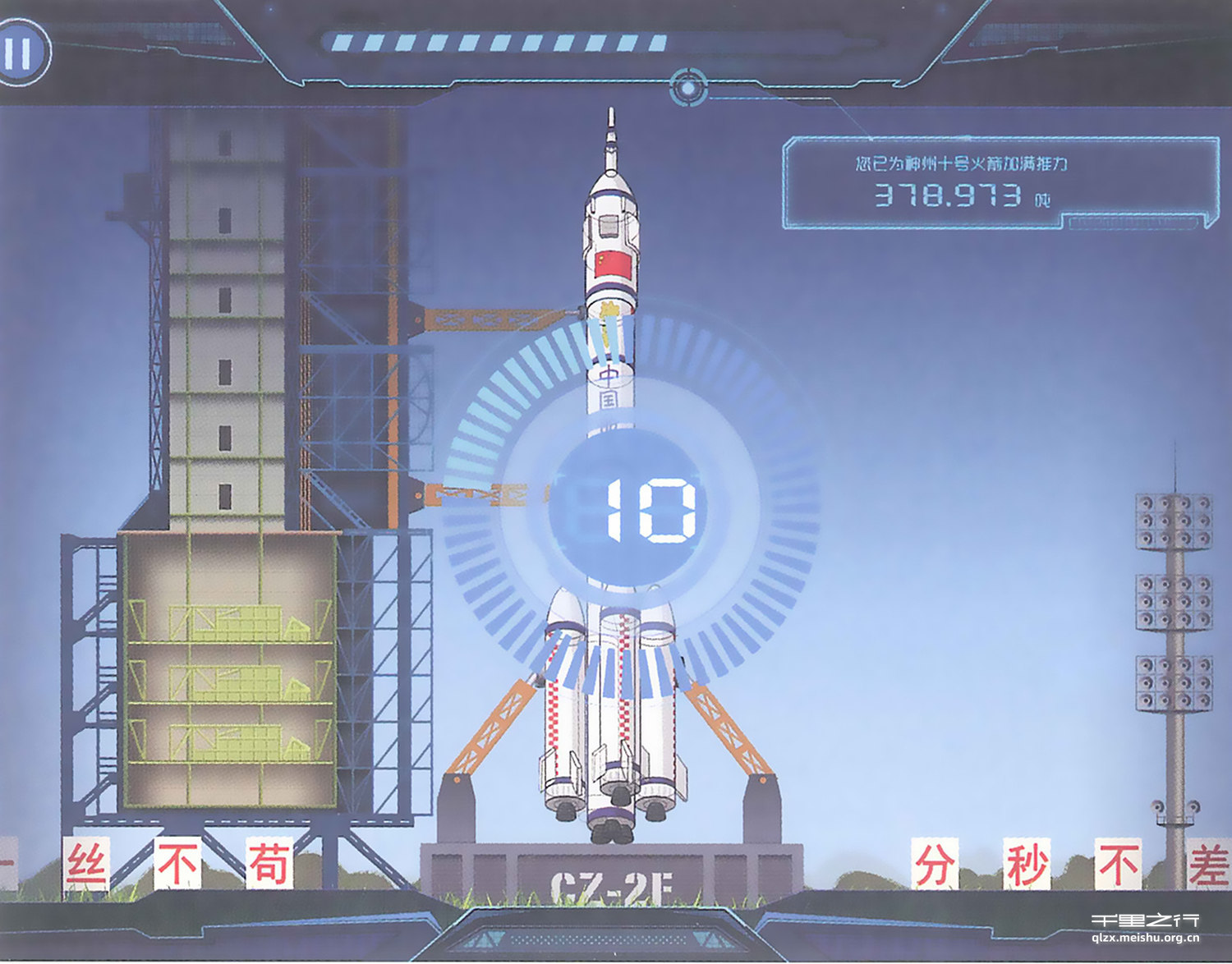Viewport: 1232px width, 964px height.
Task: Pause the game with the pause button
Action: [x=20, y=53]
